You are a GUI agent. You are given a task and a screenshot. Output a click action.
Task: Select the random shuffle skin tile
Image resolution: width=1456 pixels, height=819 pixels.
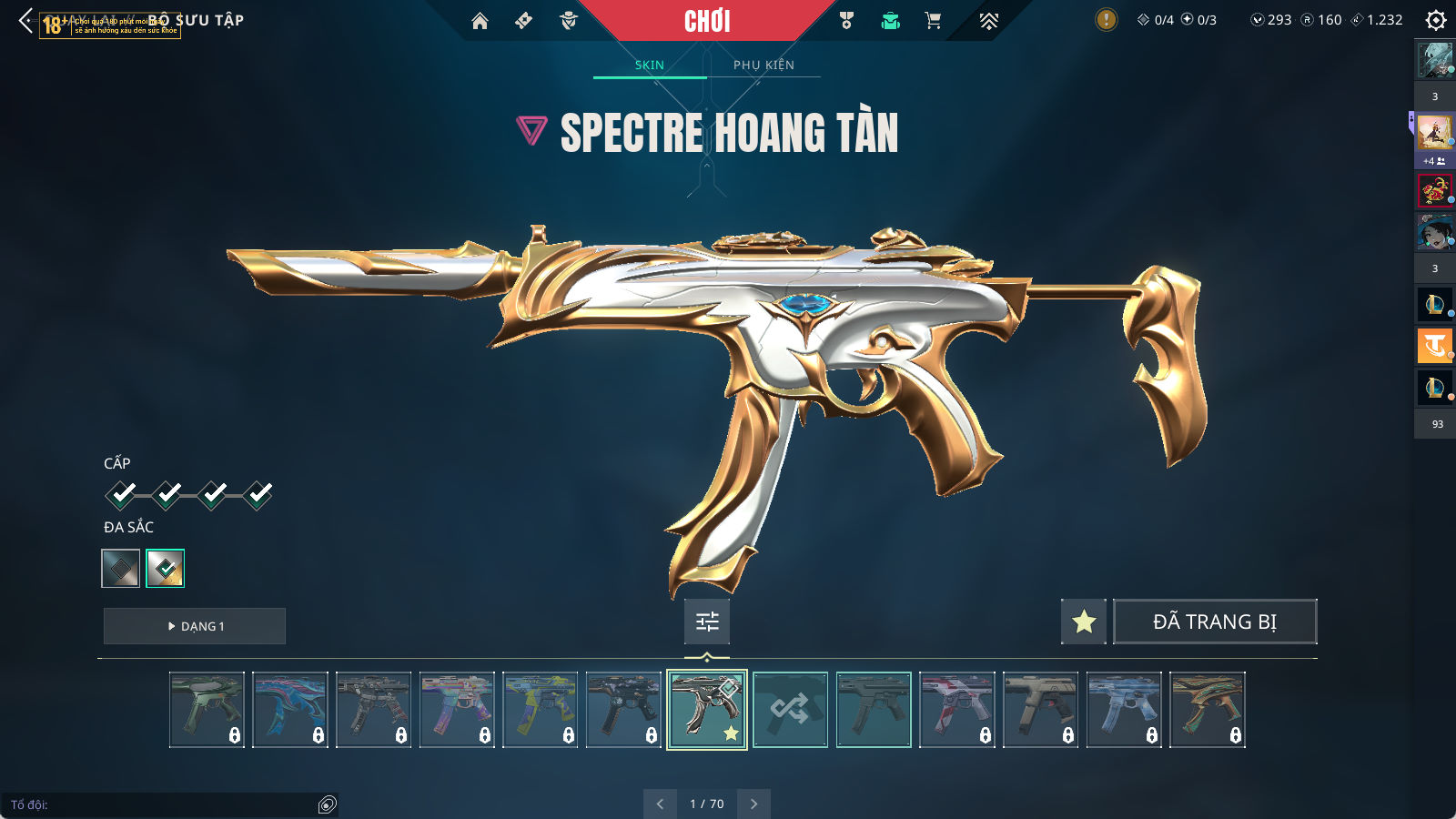point(790,710)
